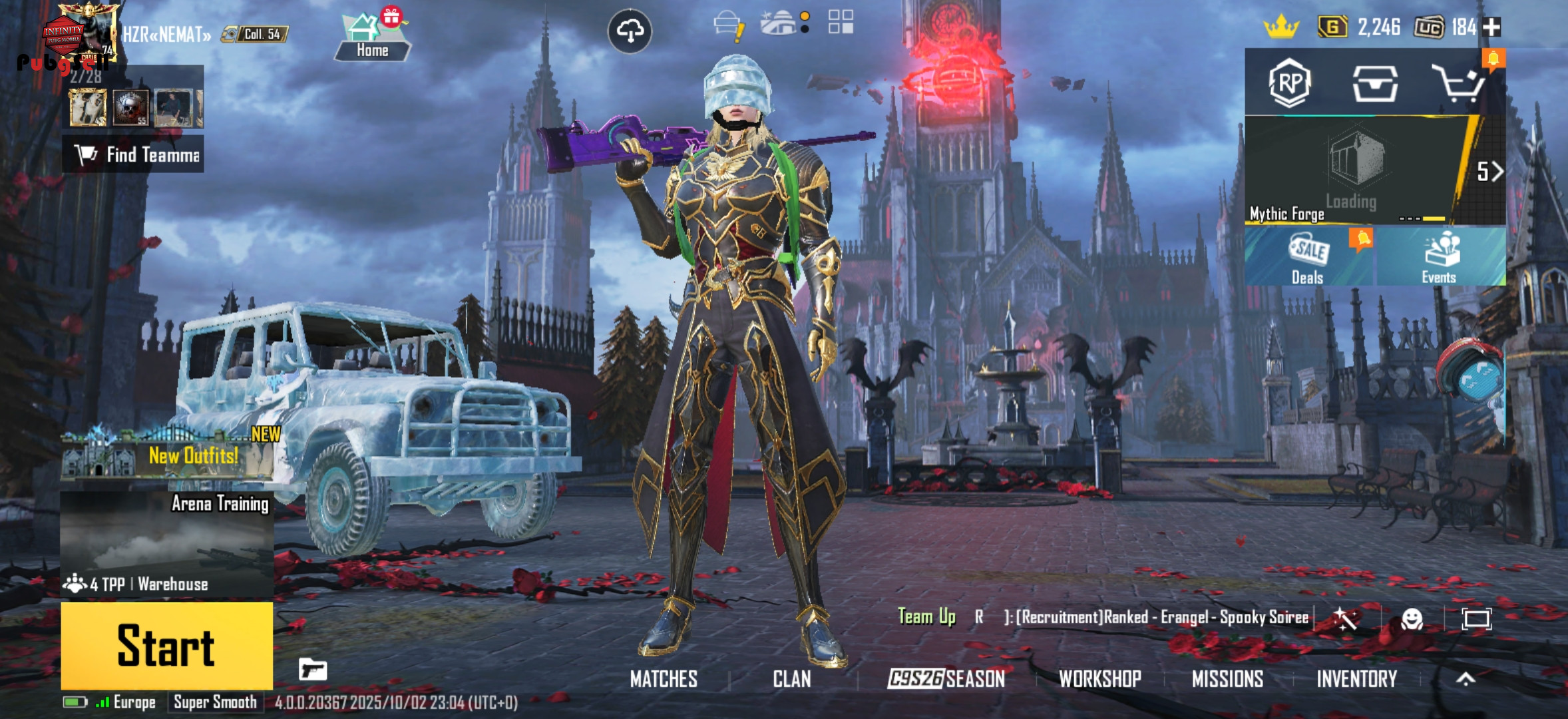Open the WORKSHOP menu
Viewport: 1568px width, 719px height.
(1099, 678)
